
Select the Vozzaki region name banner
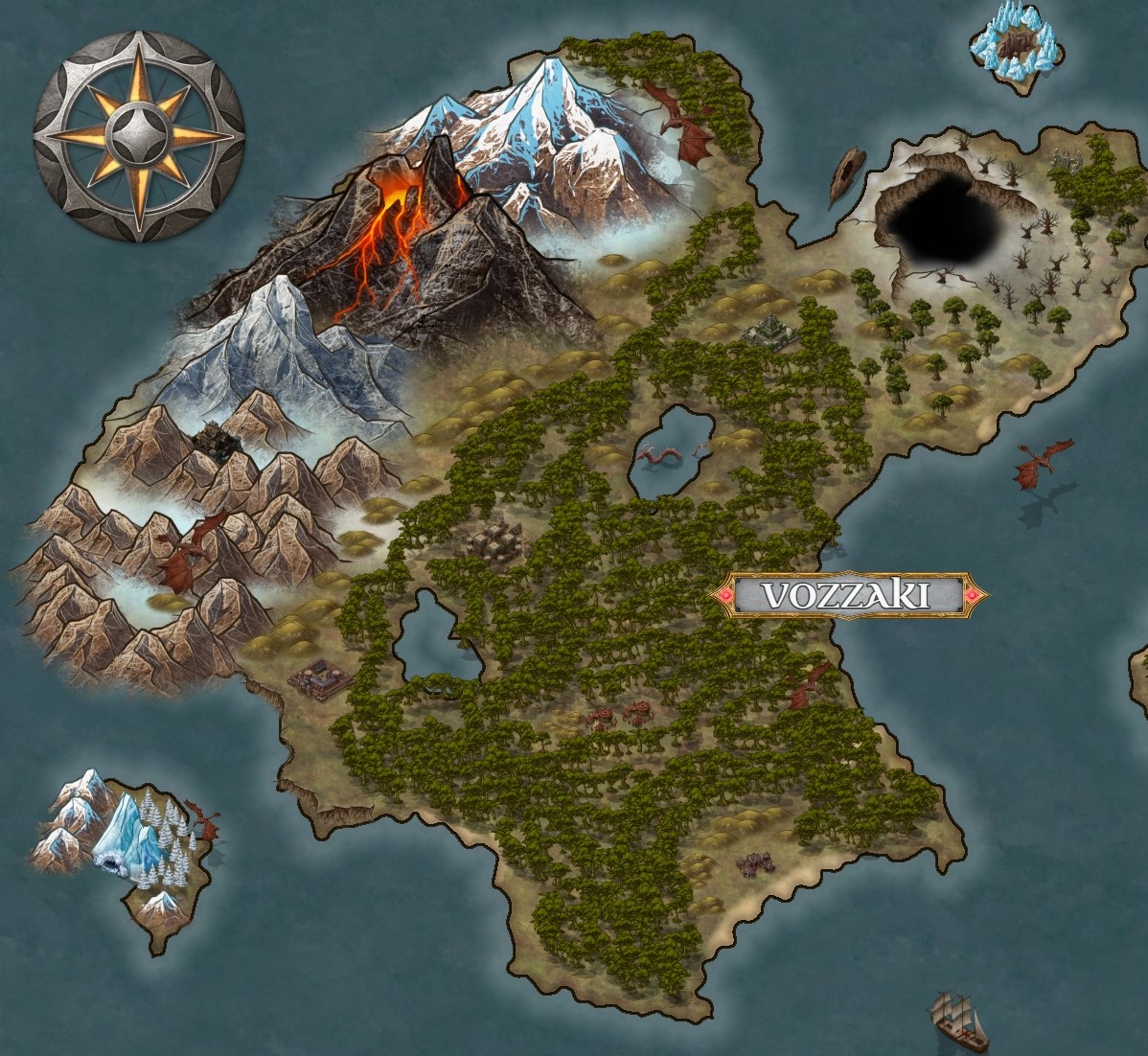pos(847,595)
